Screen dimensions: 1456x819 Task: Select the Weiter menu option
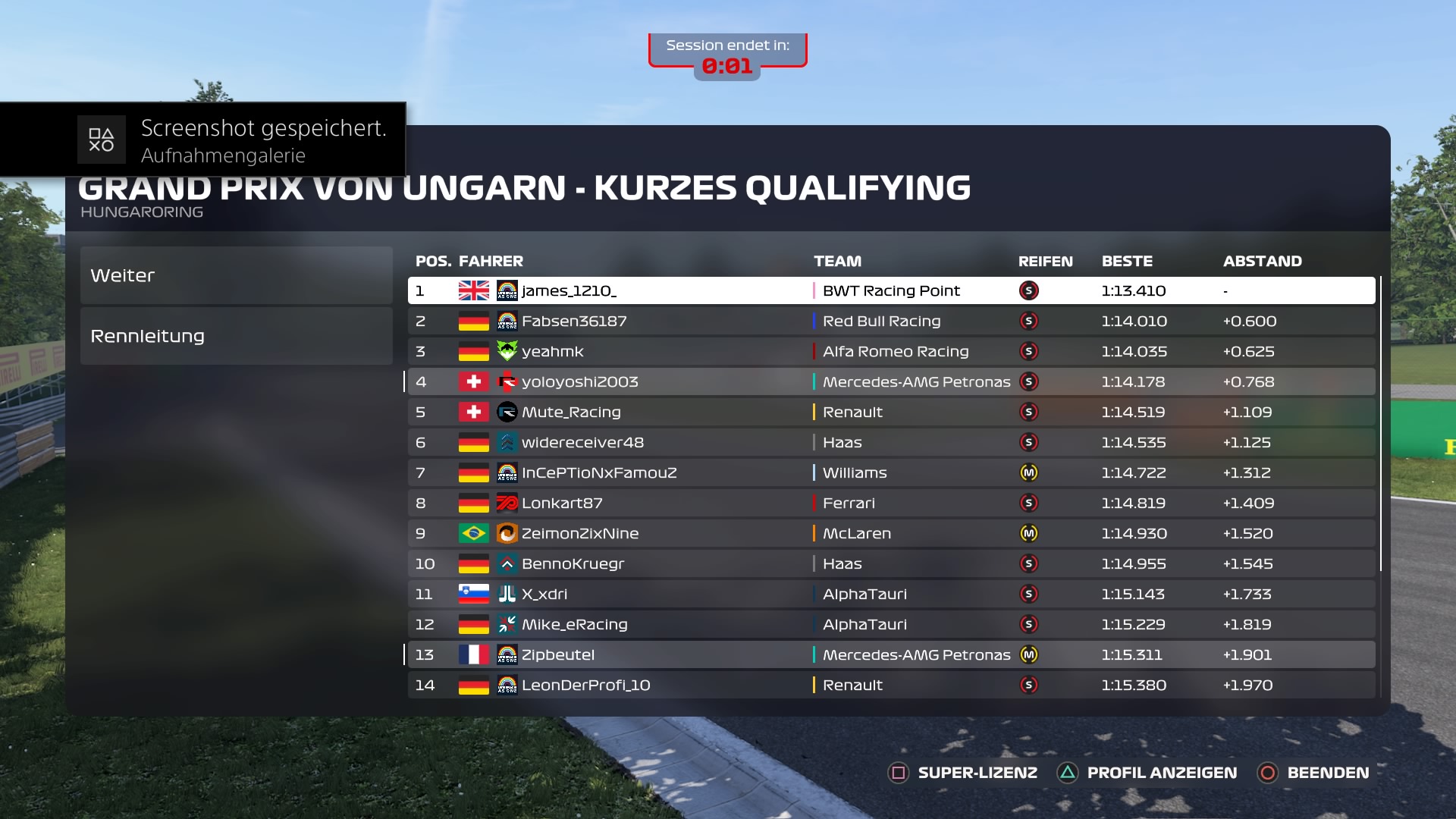pyautogui.click(x=236, y=275)
